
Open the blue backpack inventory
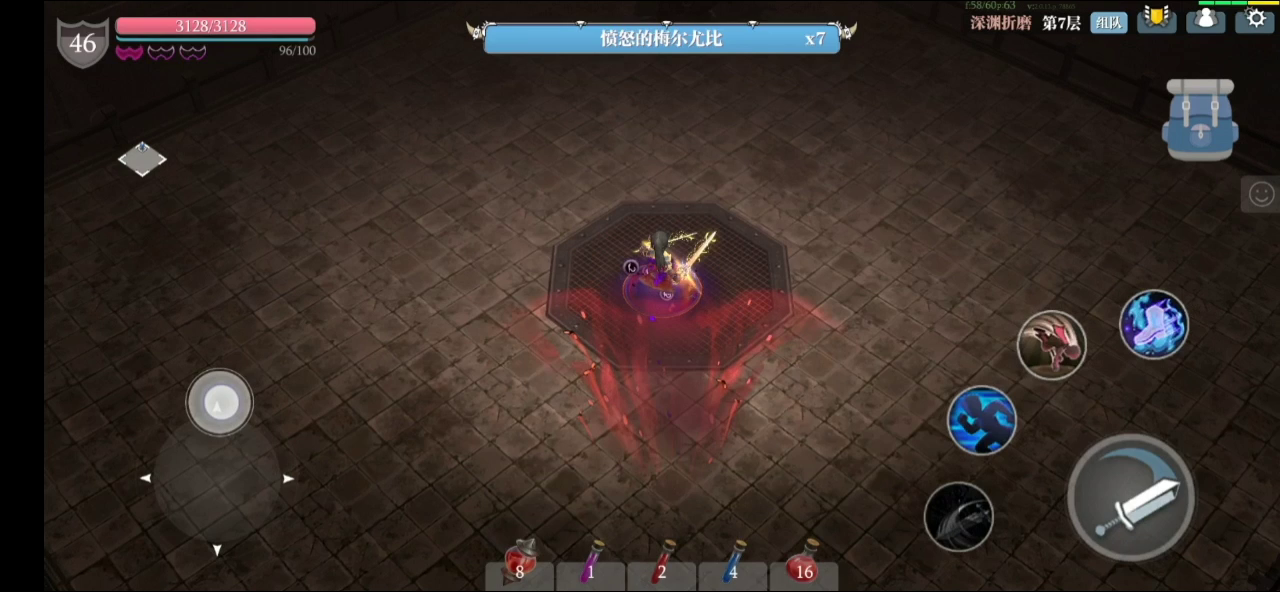1200,120
